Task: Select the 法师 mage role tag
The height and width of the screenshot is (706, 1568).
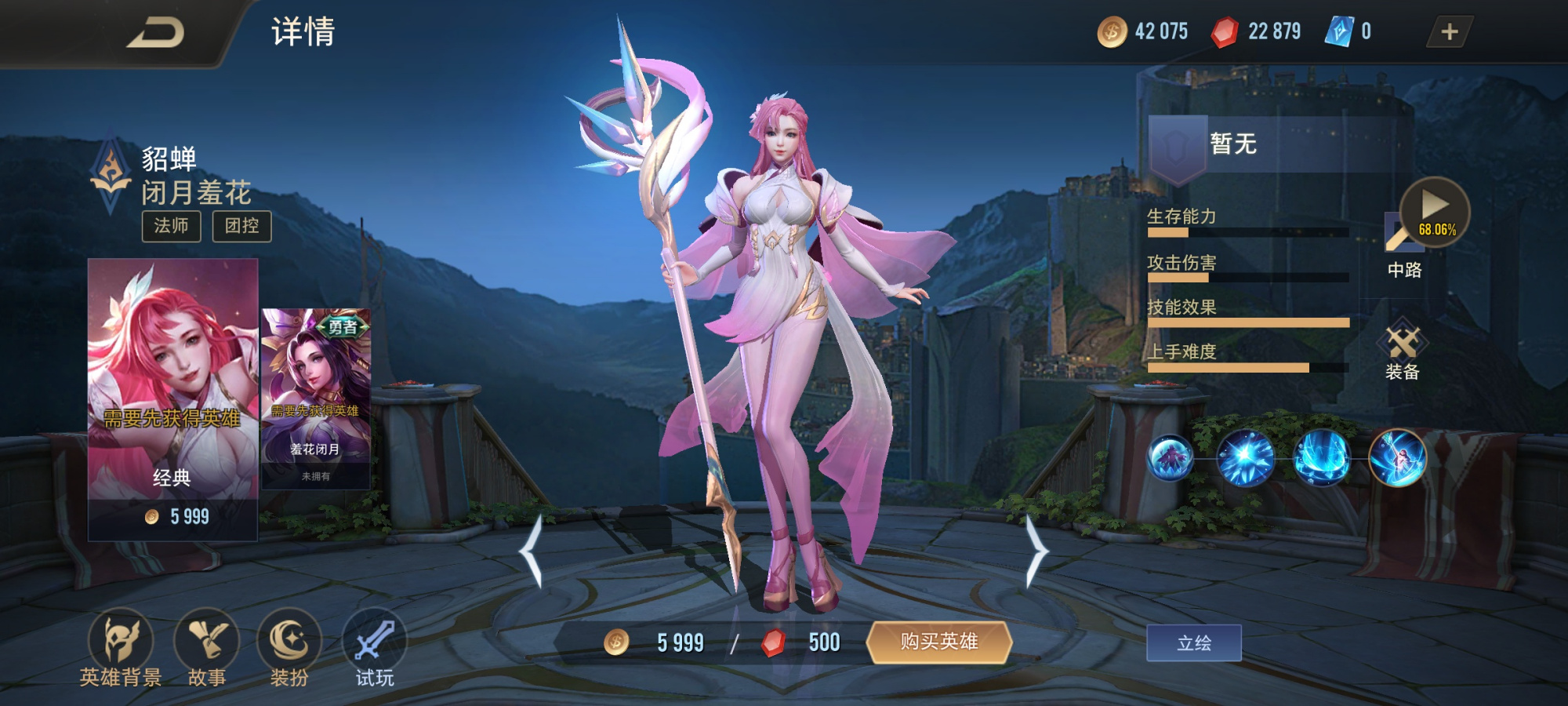Action: 174,226
